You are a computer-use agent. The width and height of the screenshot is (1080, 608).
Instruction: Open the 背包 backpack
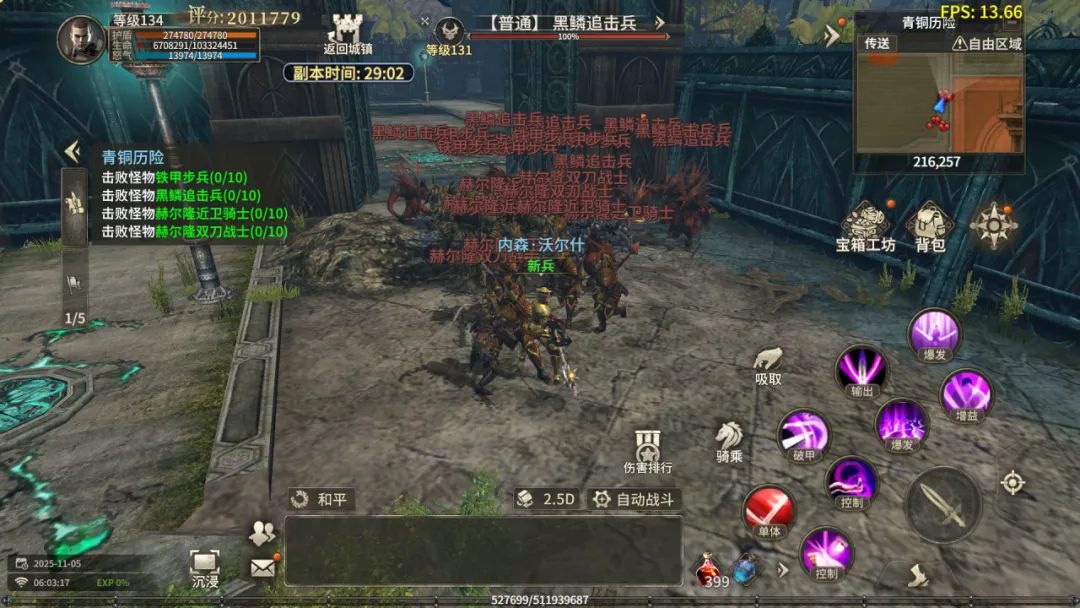[930, 226]
